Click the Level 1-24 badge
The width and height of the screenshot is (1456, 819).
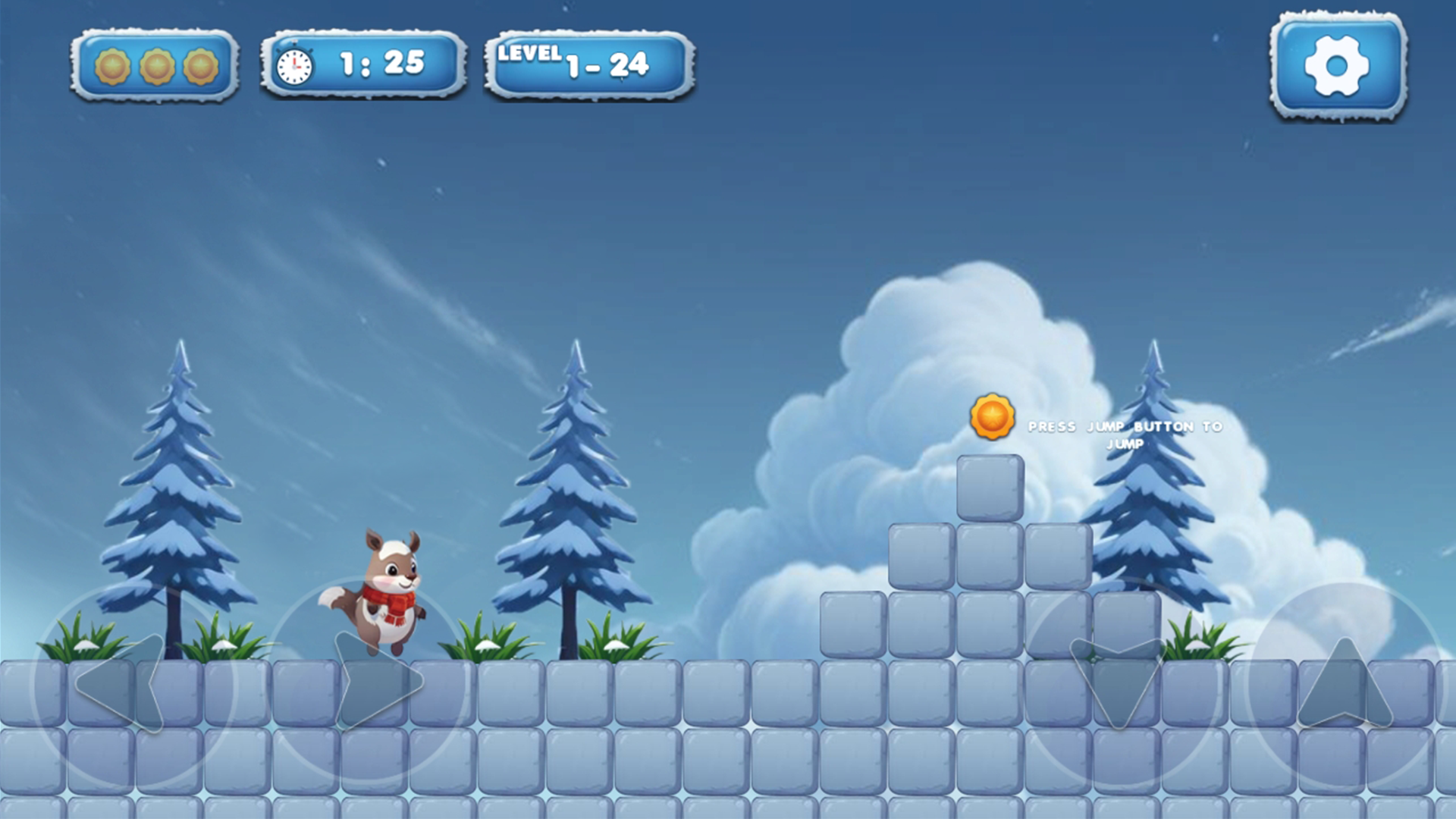pos(591,64)
